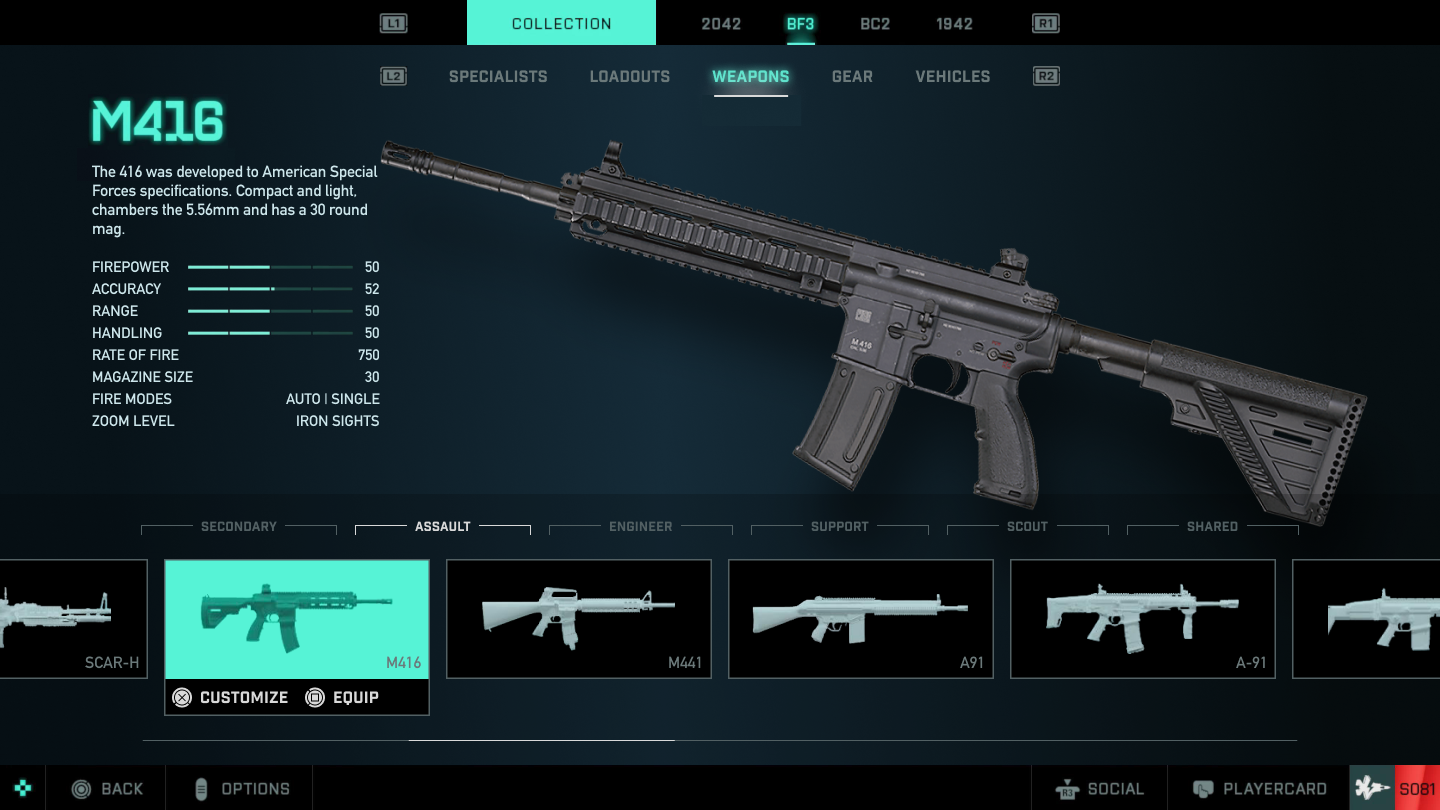Select the BF3 collection tab
Image resolution: width=1440 pixels, height=810 pixels.
(x=800, y=24)
